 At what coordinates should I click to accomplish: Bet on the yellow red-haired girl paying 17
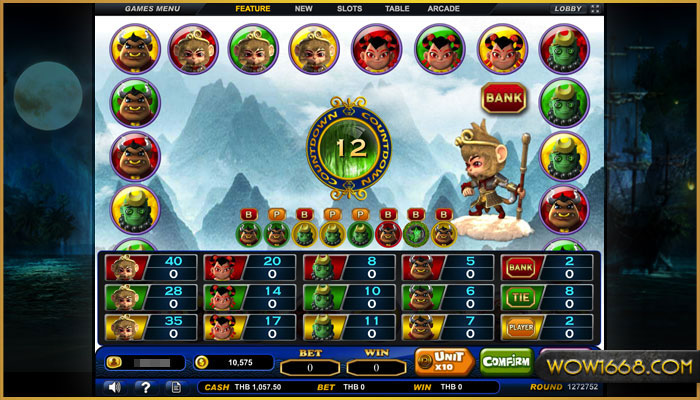tap(247, 327)
